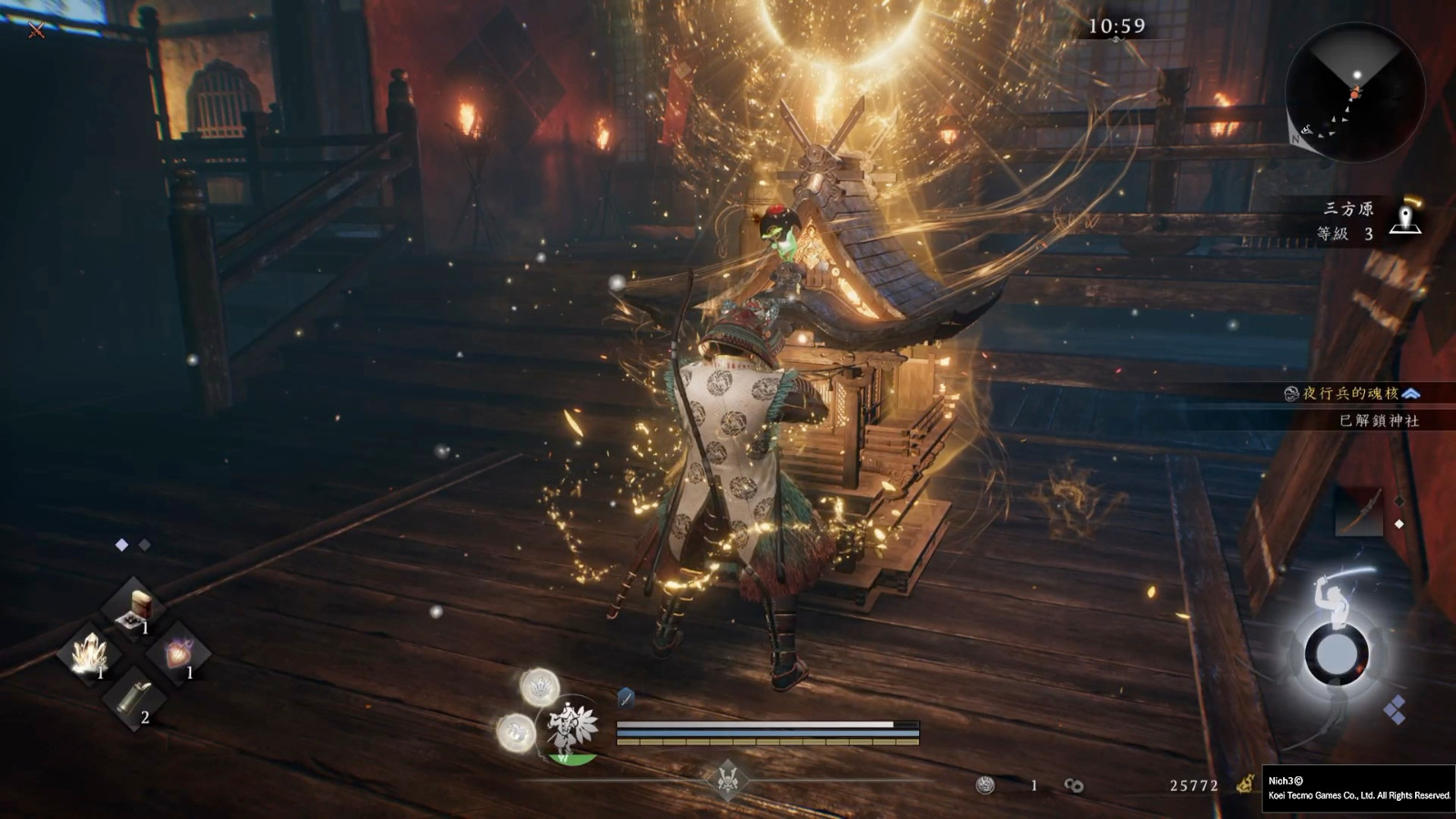Image resolution: width=1456 pixels, height=819 pixels.
Task: Select the guardian spirit portrait
Action: click(569, 729)
